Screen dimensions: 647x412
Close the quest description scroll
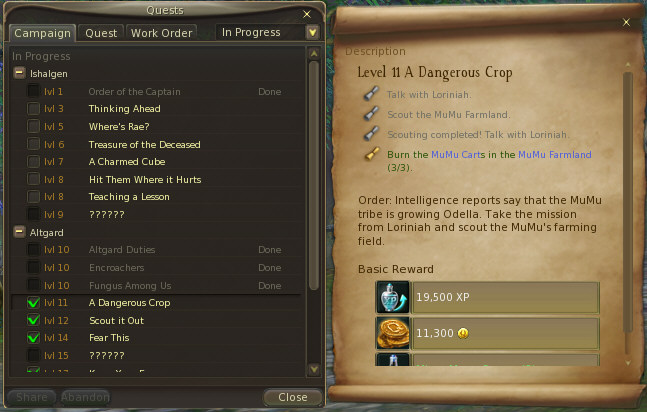click(626, 22)
